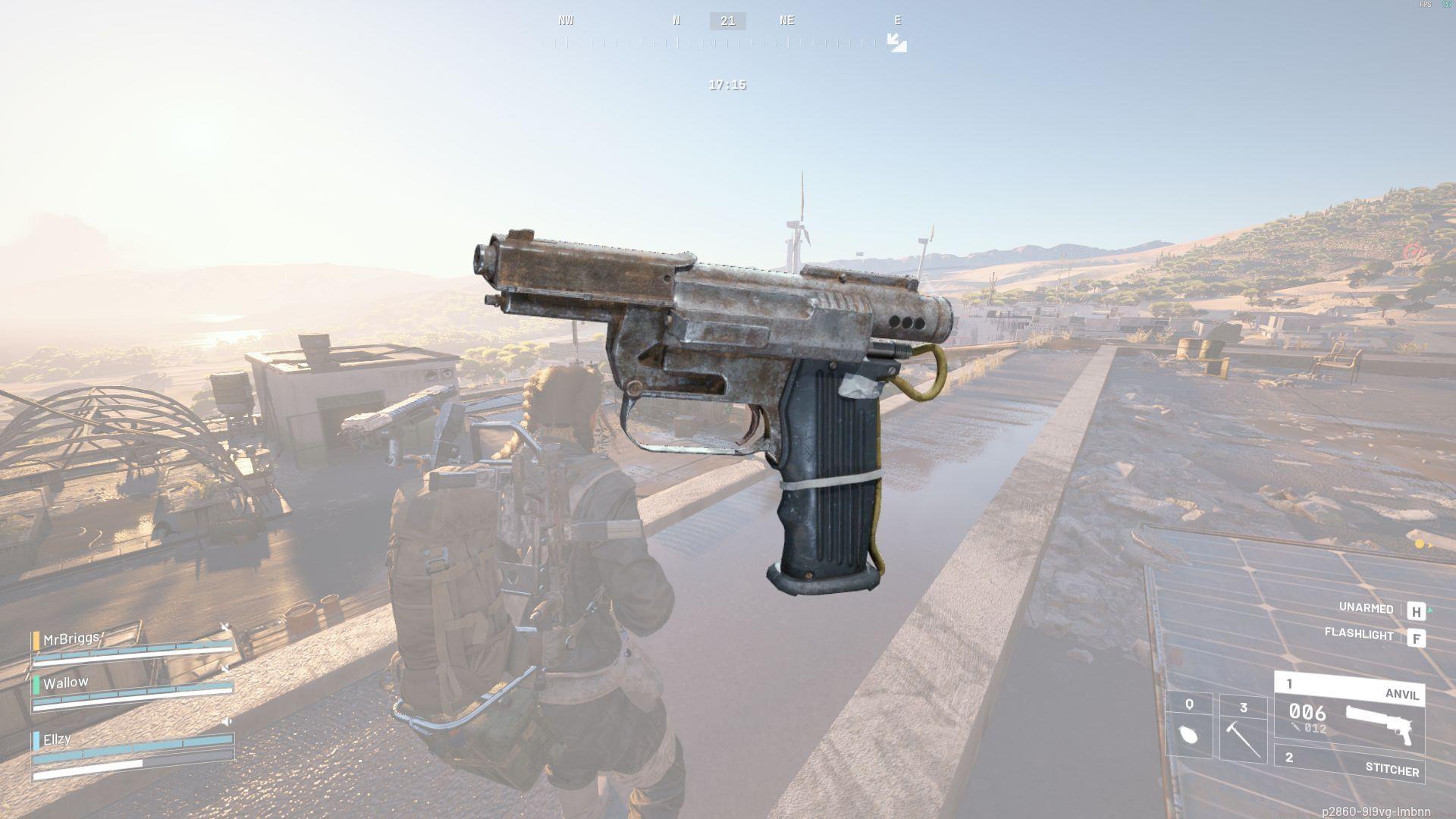The width and height of the screenshot is (1456, 819).
Task: Select the hammer tool slot
Action: point(1243,728)
